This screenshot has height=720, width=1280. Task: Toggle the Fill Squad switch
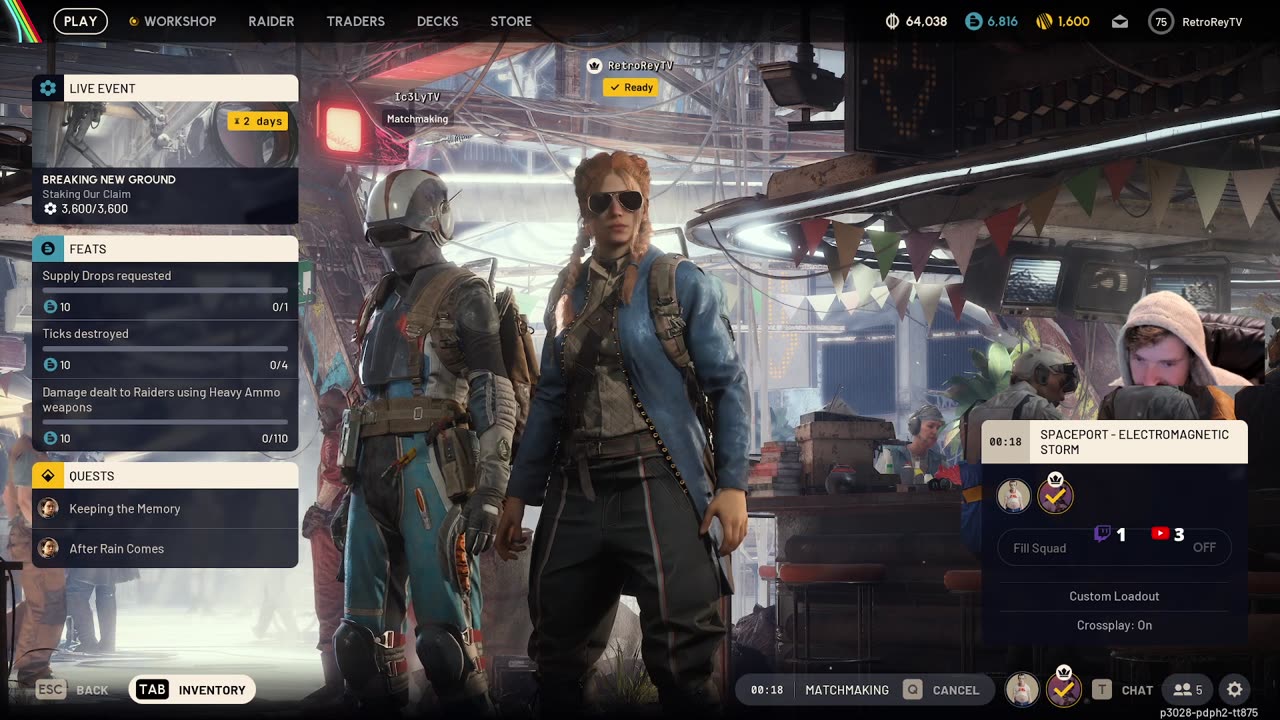pos(1204,548)
